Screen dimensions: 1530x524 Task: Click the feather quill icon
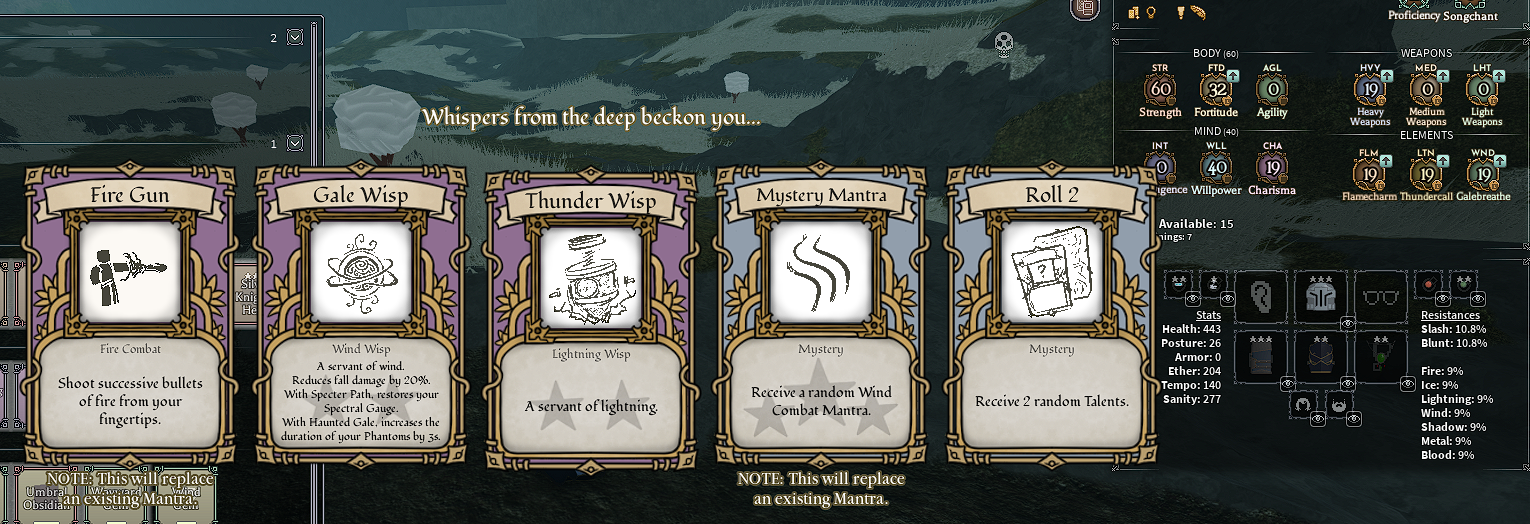pyautogui.click(x=1199, y=13)
